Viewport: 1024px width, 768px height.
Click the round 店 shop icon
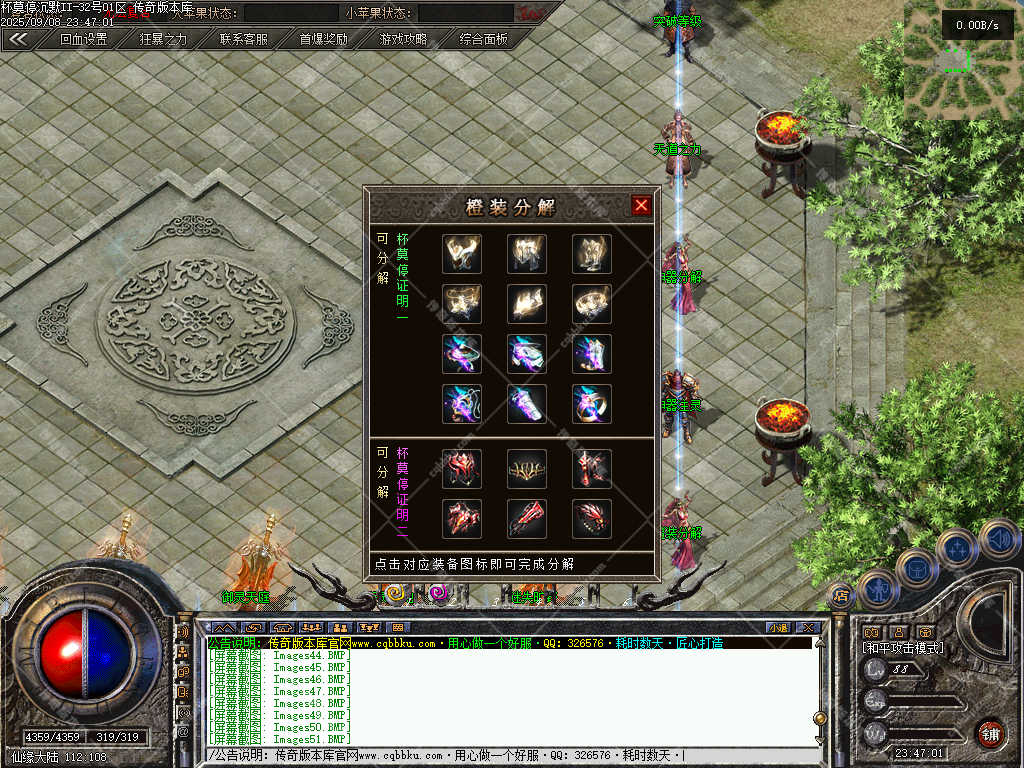coord(841,596)
